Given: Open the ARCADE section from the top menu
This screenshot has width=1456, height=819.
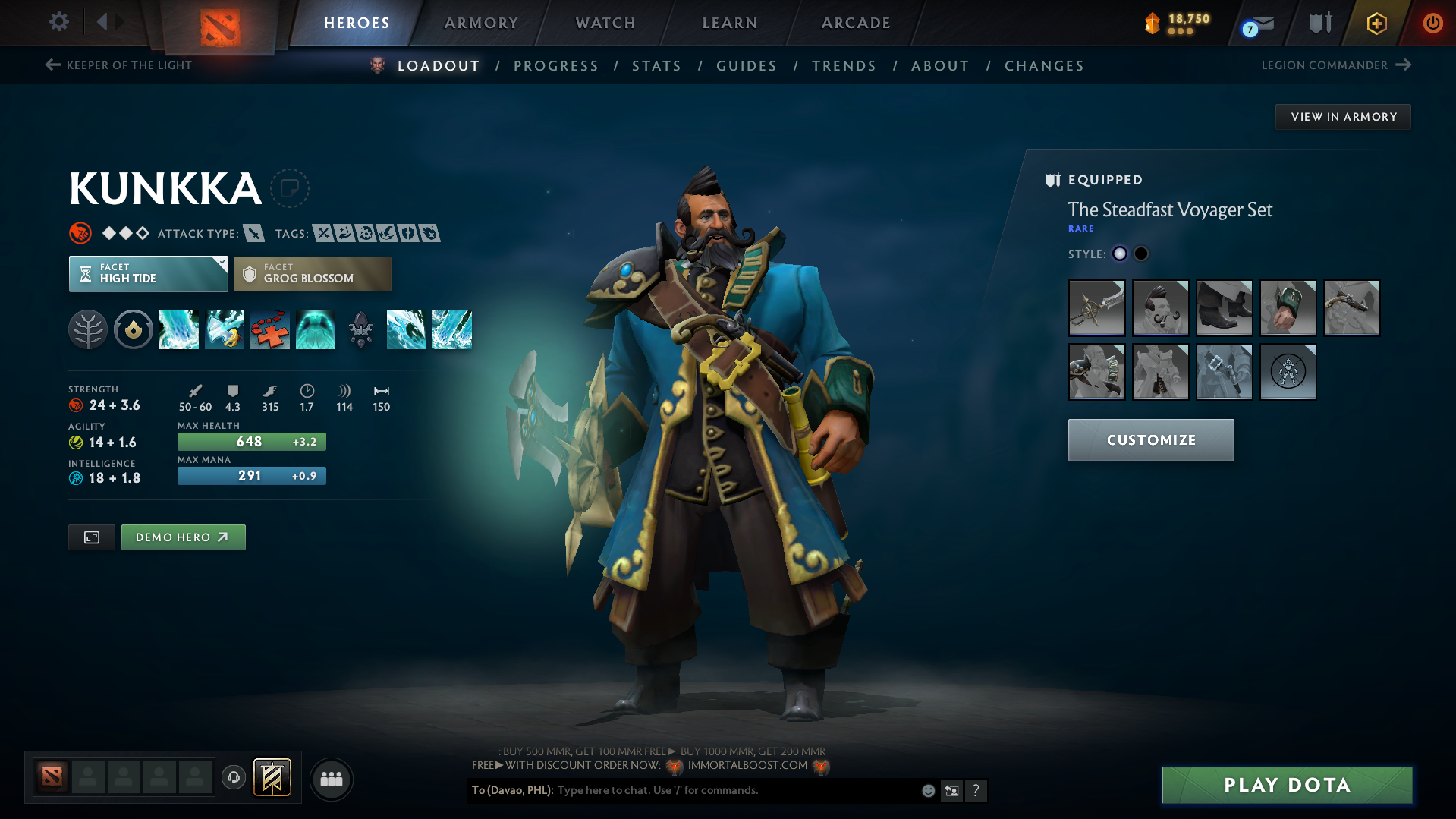Looking at the screenshot, I should point(855,23).
